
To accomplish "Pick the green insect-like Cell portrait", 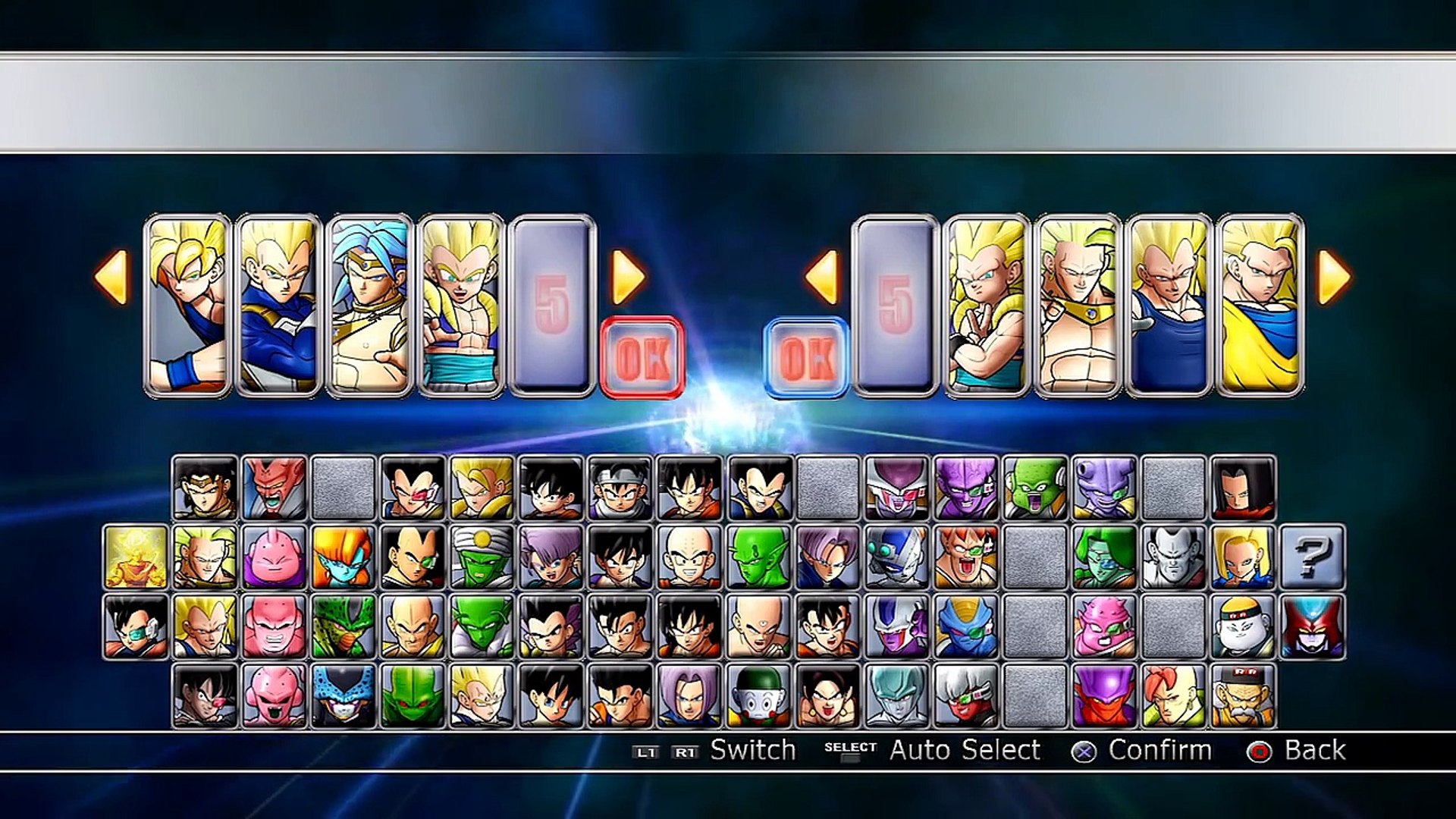I will 343,626.
